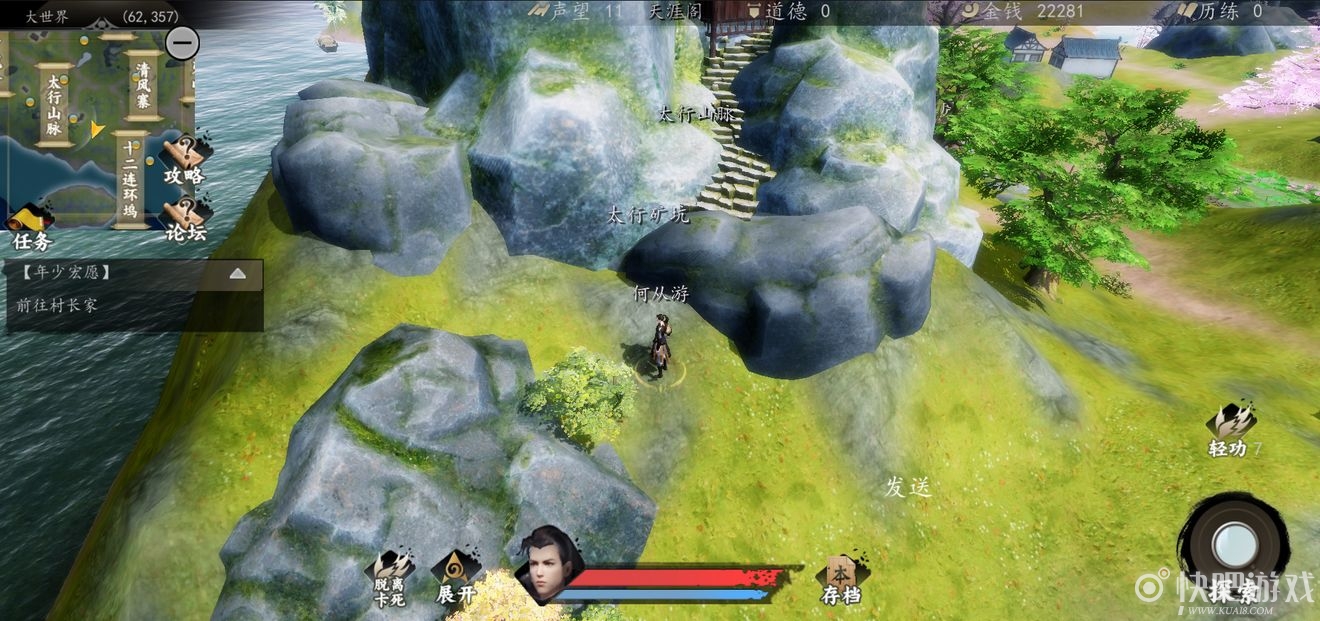Collapse the 年少宏愿 quest tracker
1320x621 pixels.
(238, 273)
